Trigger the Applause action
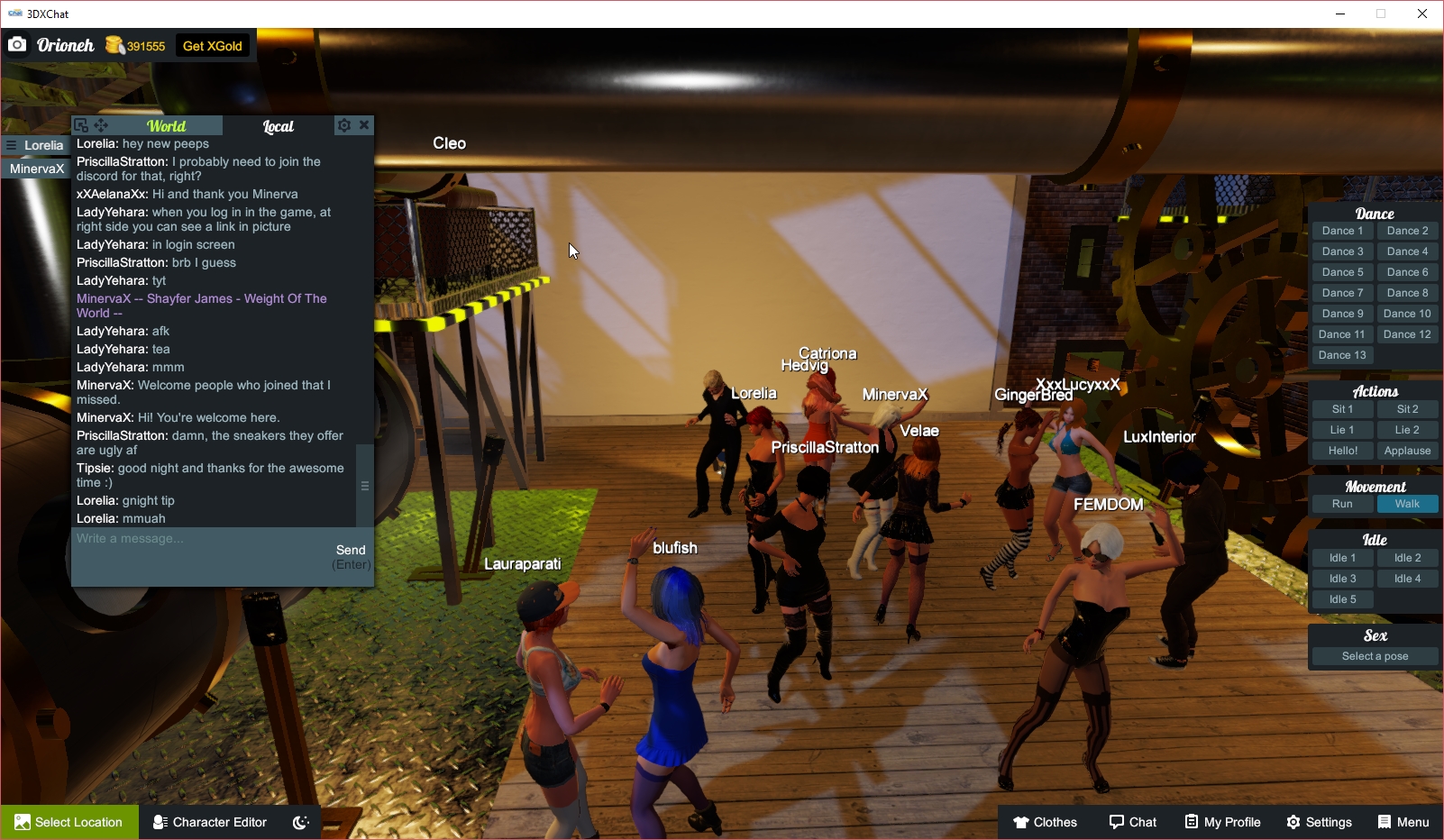The width and height of the screenshot is (1444, 840). pyautogui.click(x=1407, y=450)
